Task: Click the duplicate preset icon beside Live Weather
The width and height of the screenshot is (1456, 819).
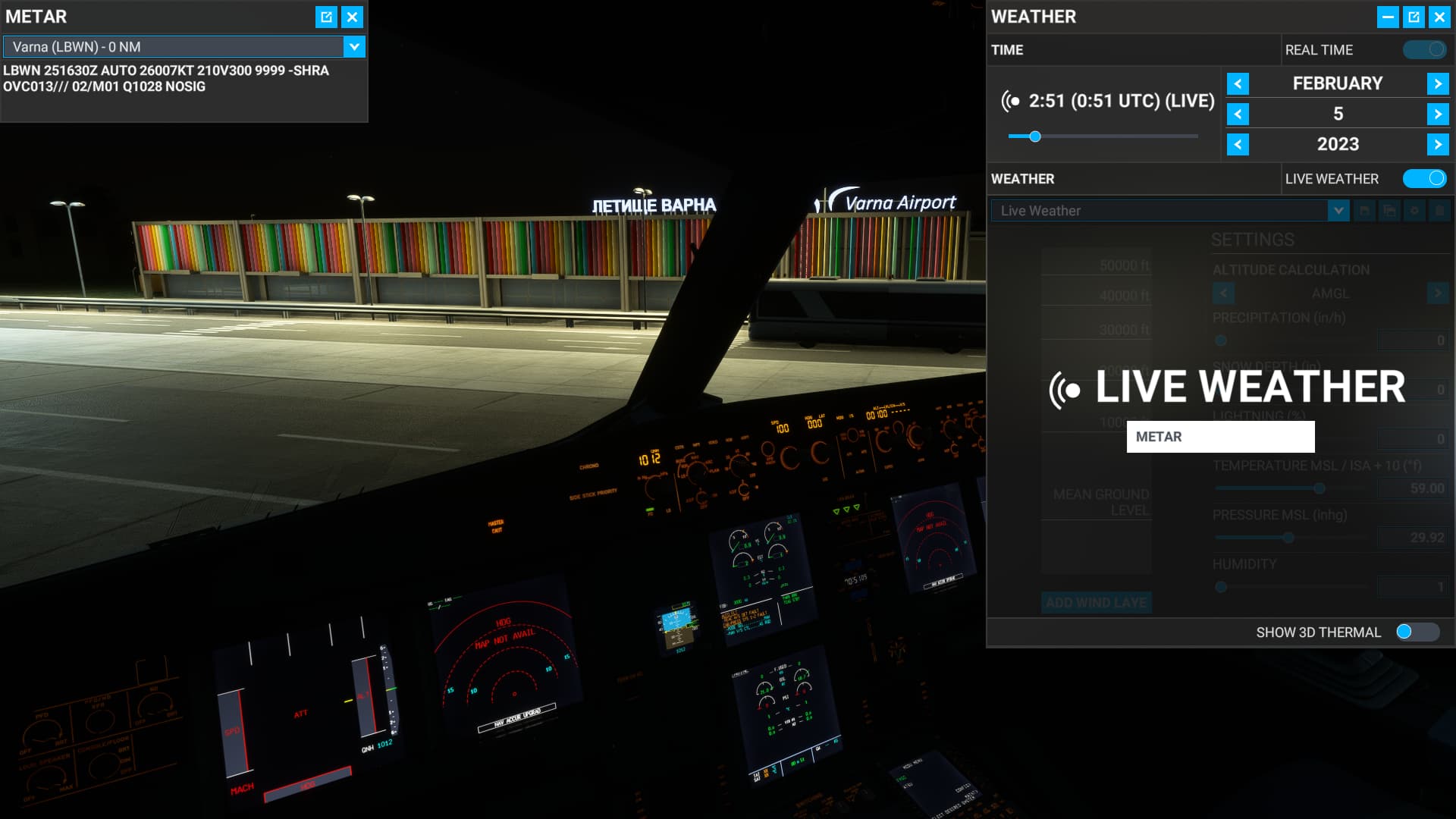Action: tap(1390, 211)
